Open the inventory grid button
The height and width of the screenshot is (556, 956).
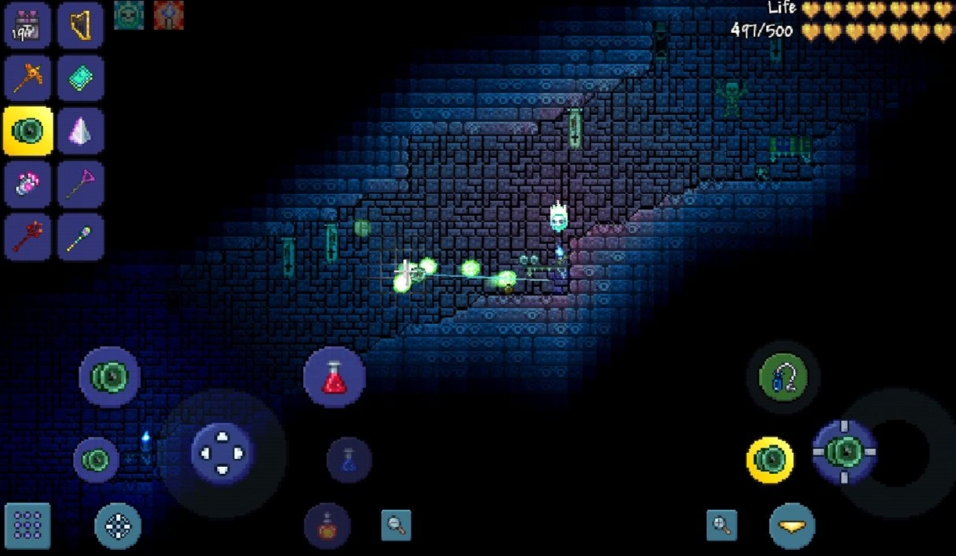(28, 524)
